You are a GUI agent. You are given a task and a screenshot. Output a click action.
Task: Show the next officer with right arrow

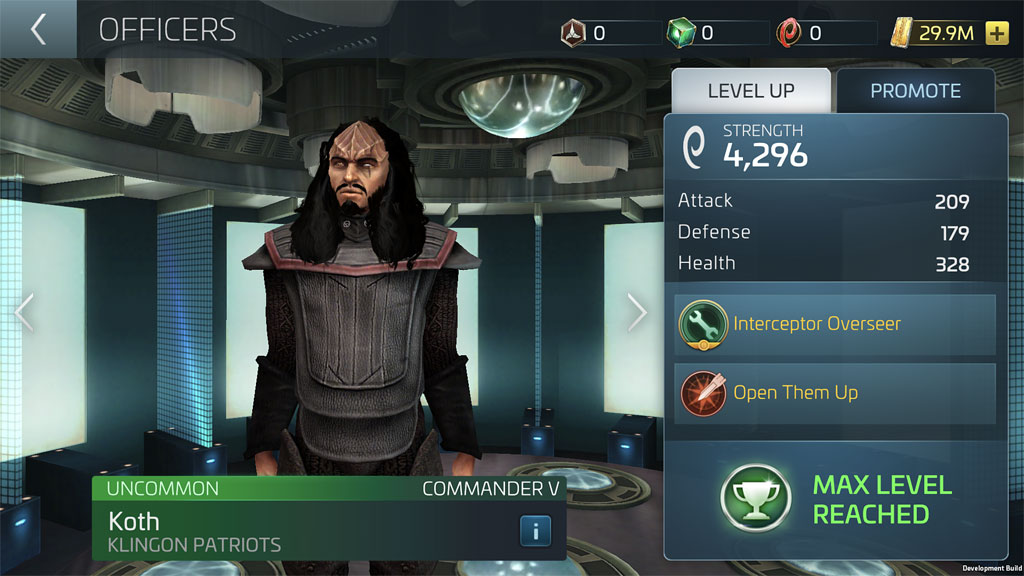[637, 313]
